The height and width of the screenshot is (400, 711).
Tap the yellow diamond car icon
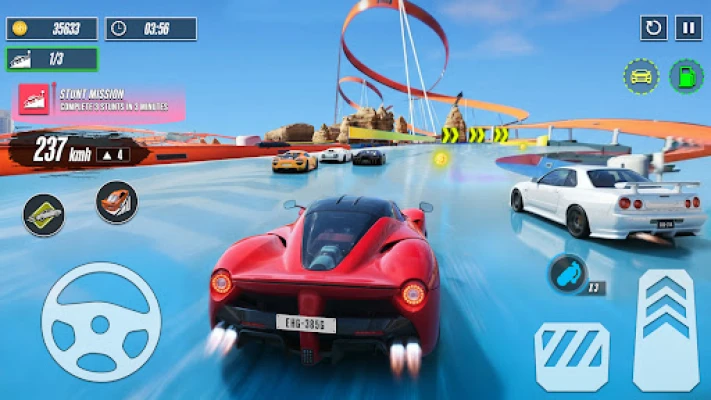click(44, 214)
